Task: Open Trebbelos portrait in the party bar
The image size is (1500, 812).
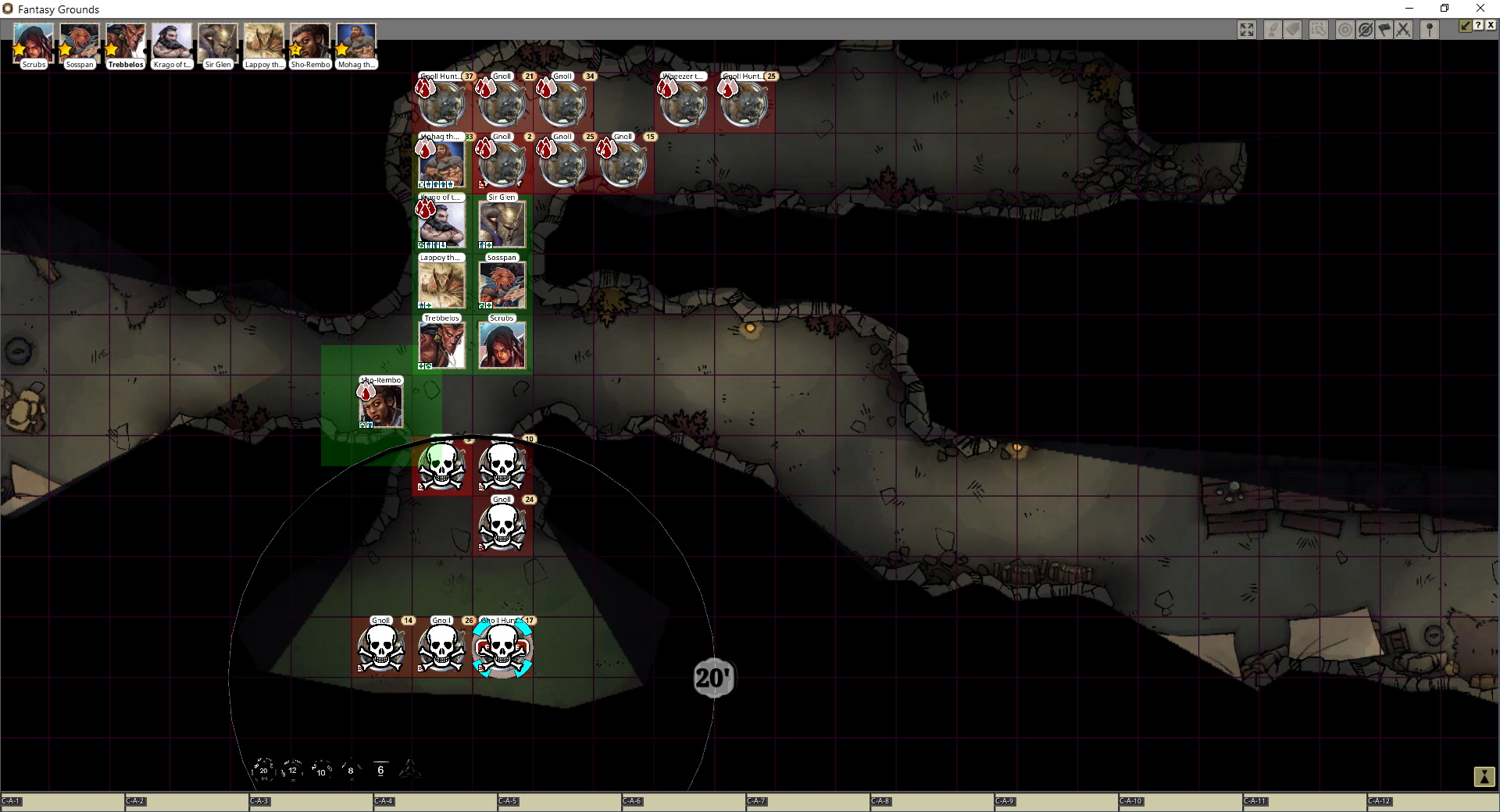Action: tap(125, 43)
